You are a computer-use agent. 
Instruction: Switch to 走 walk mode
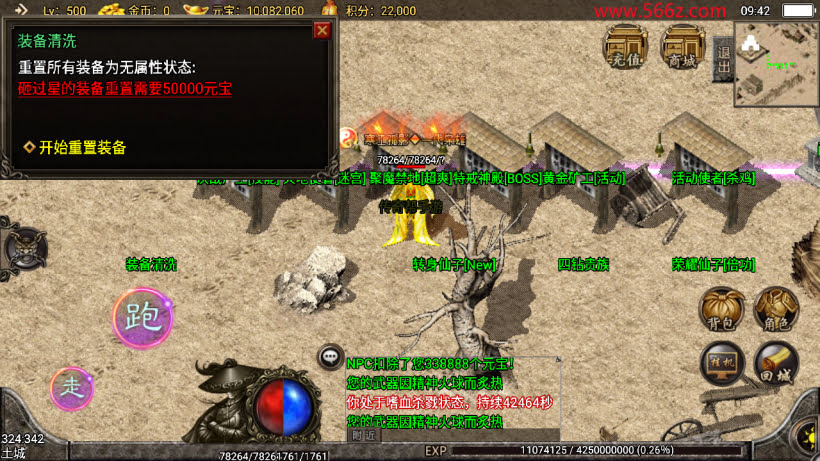coord(72,388)
